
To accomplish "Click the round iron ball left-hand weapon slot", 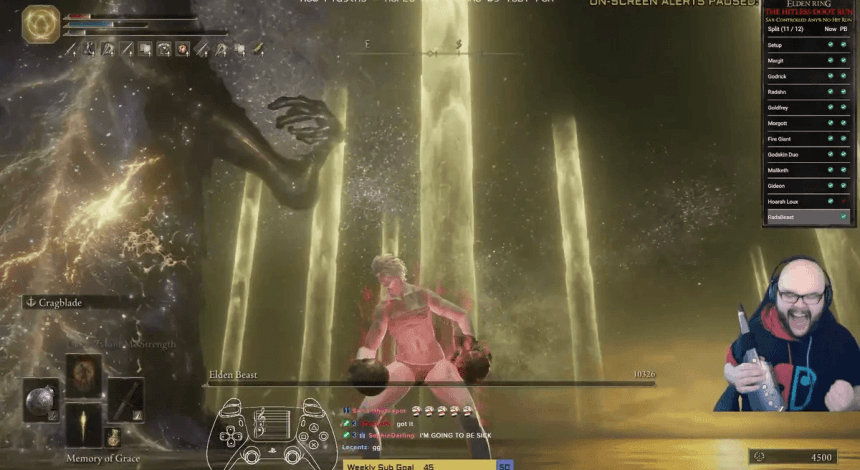I will 41,399.
